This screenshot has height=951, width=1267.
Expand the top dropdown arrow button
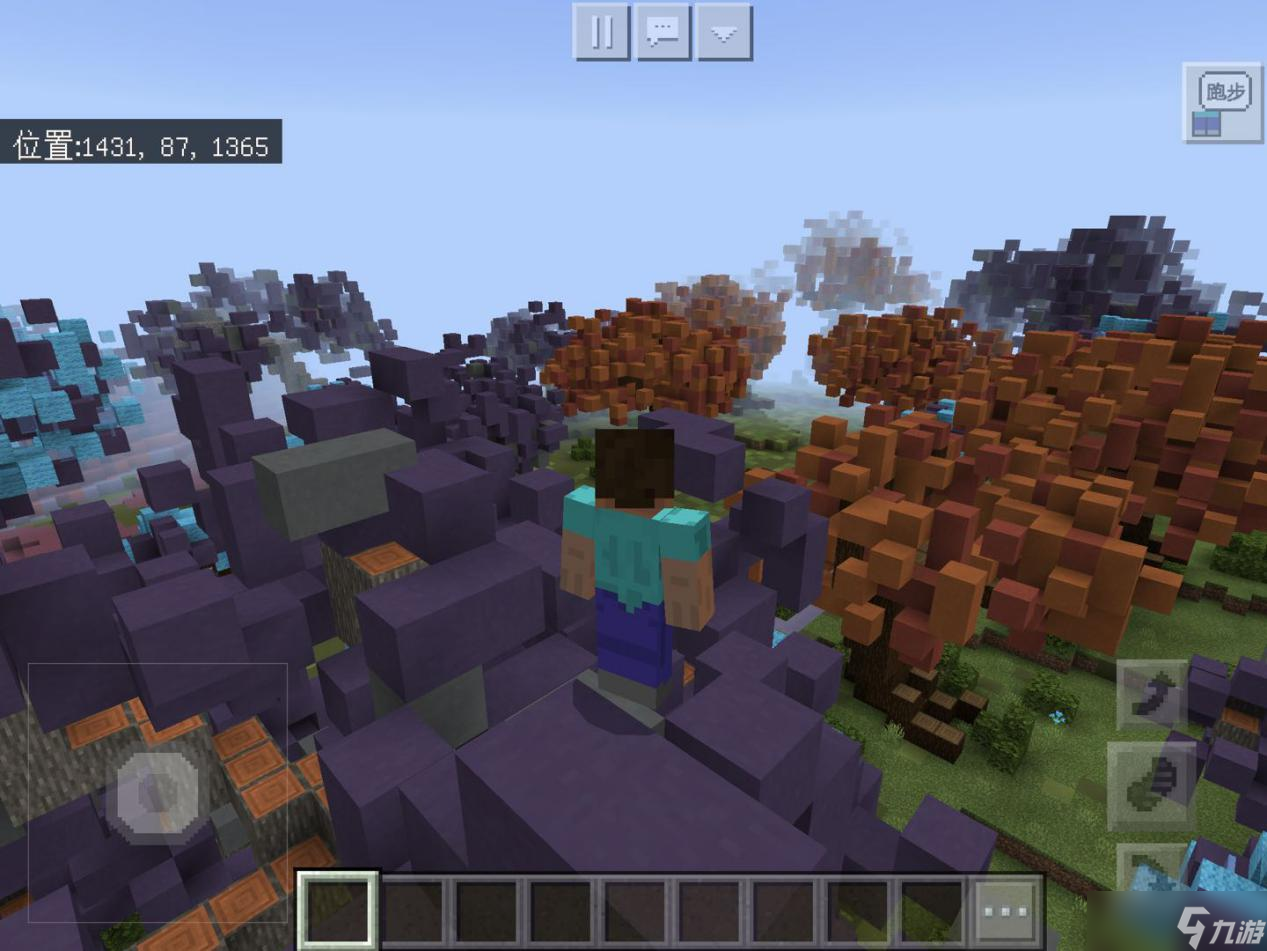724,32
